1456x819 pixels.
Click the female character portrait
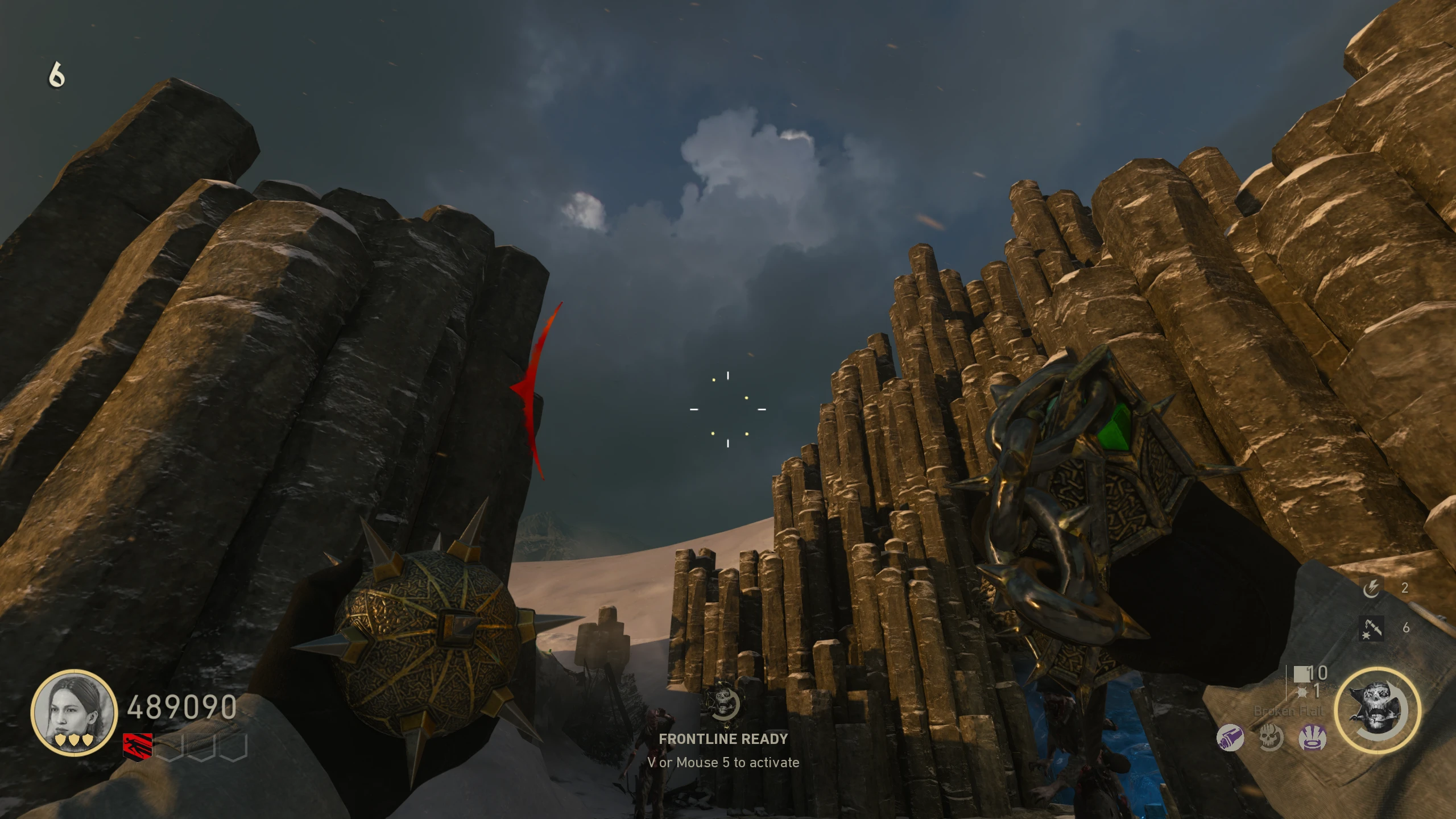[x=74, y=712]
